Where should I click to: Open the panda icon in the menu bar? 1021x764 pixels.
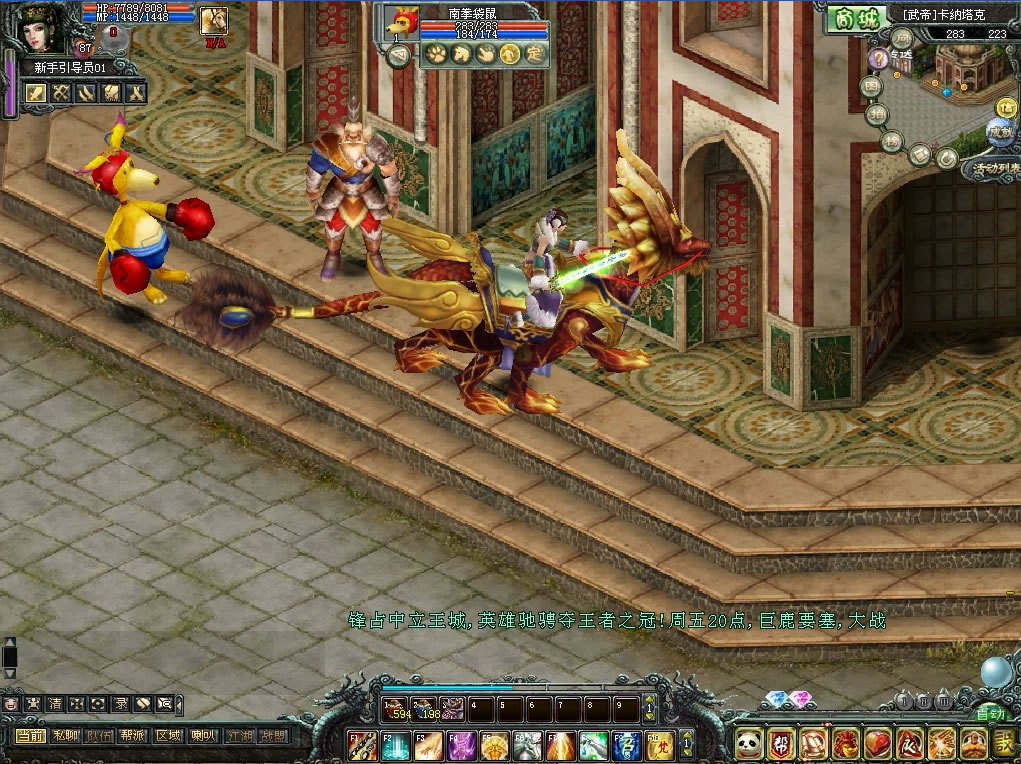[x=749, y=742]
